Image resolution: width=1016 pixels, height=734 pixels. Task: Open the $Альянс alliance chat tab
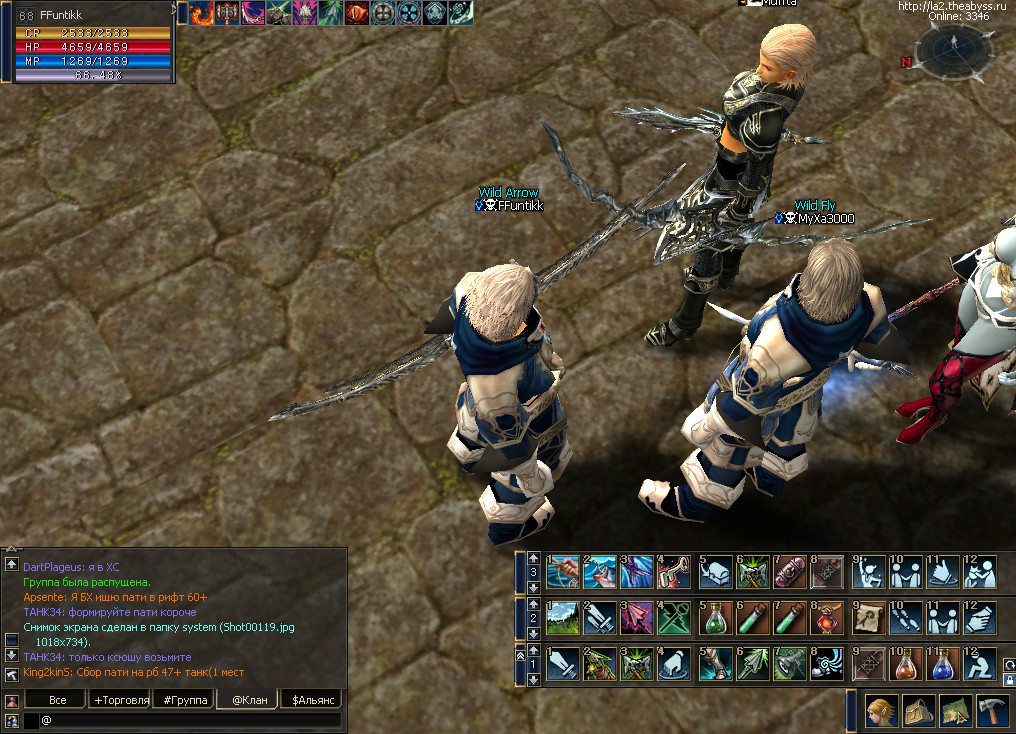[x=311, y=700]
